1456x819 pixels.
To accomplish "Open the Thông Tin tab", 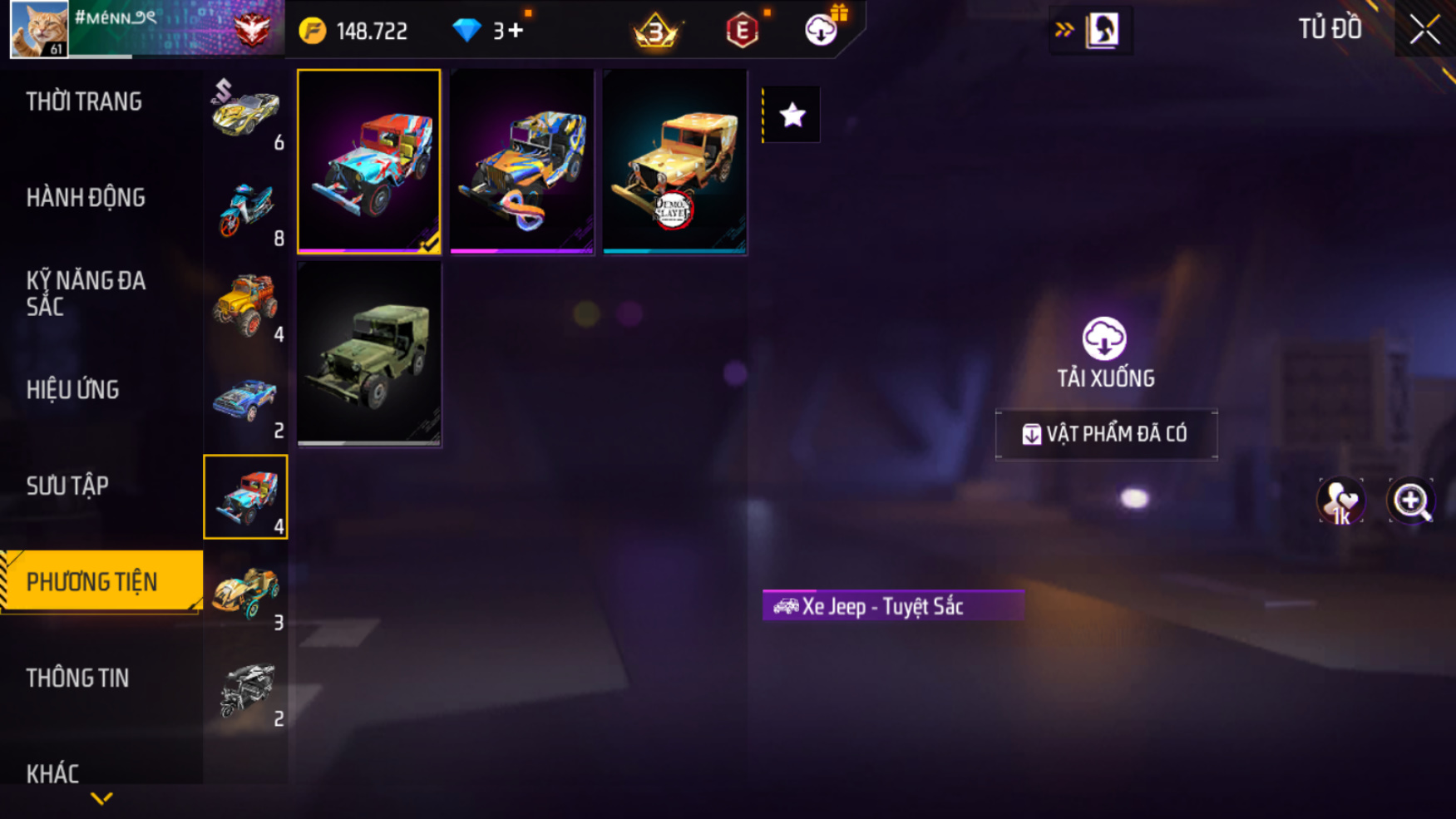I will click(x=78, y=678).
